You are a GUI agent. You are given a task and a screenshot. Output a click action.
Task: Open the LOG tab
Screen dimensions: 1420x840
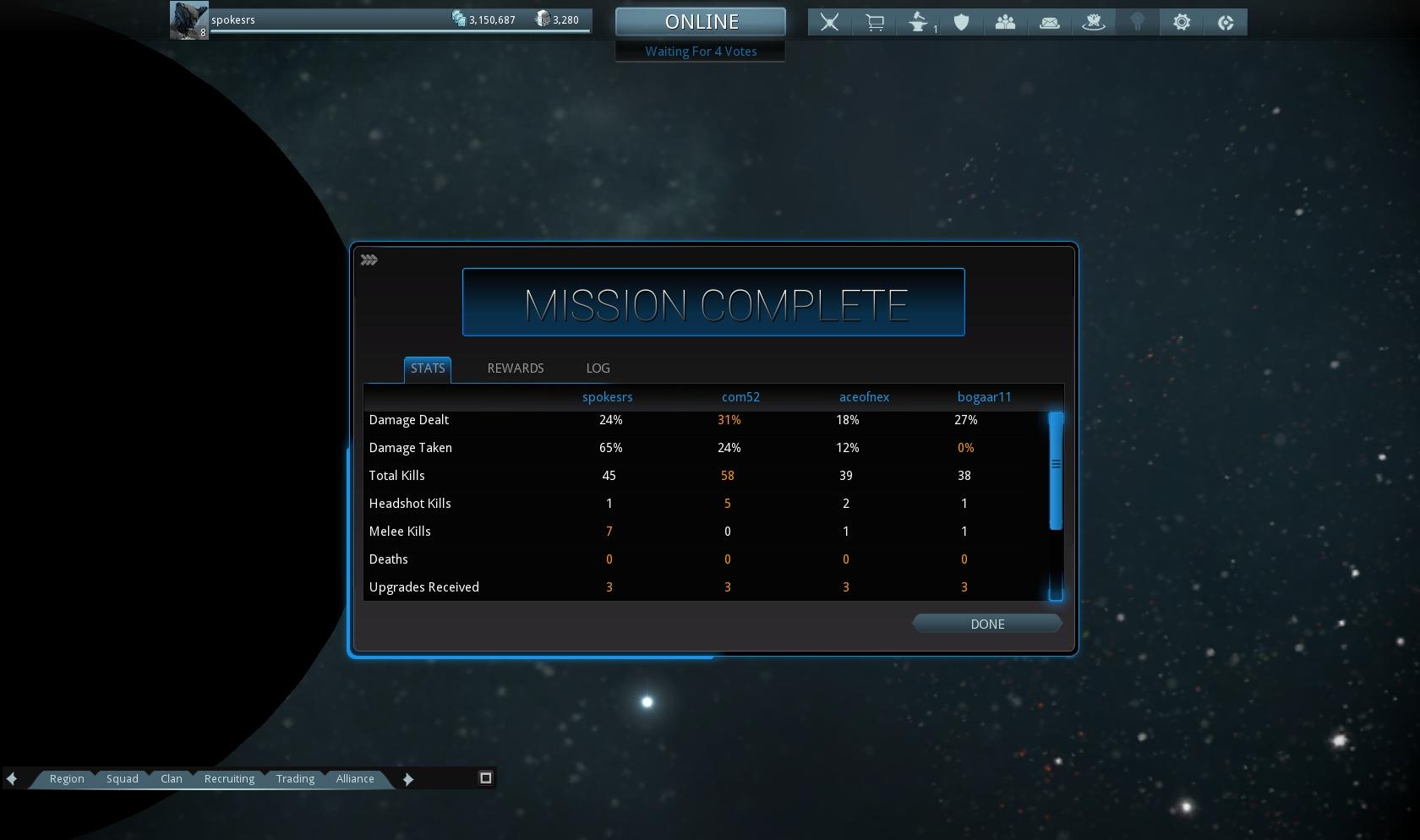point(598,368)
